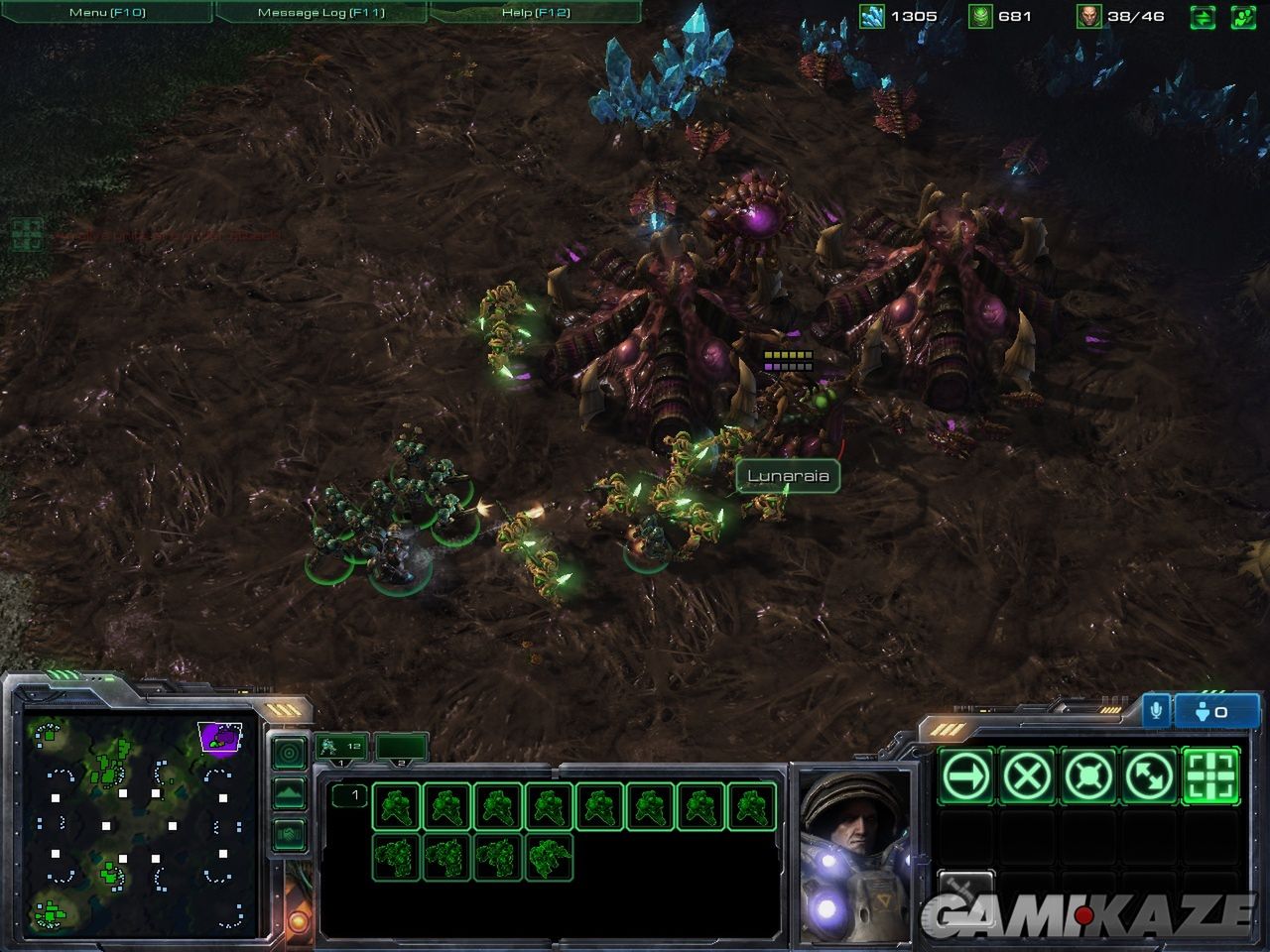Open the Help panel
The height and width of the screenshot is (952, 1270).
point(536,12)
